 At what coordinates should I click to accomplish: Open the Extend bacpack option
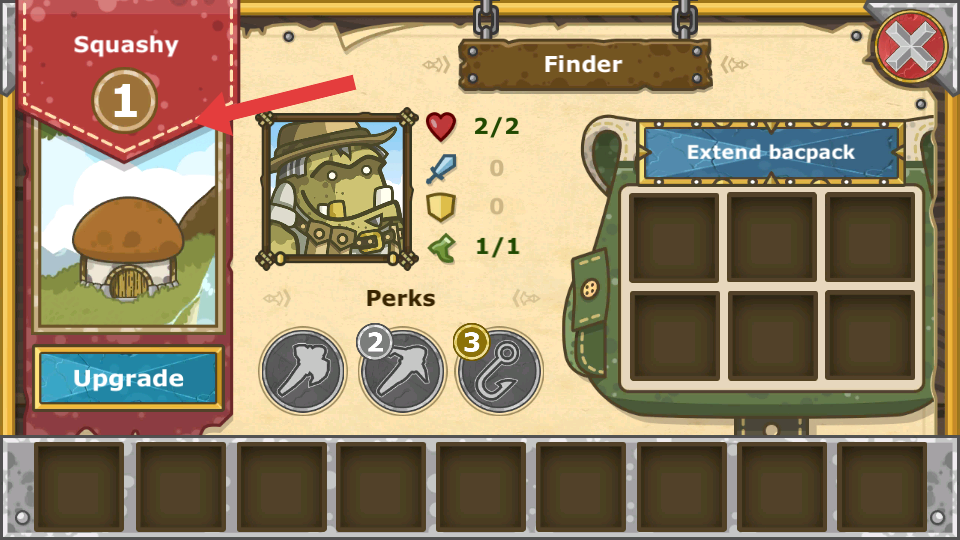click(771, 153)
